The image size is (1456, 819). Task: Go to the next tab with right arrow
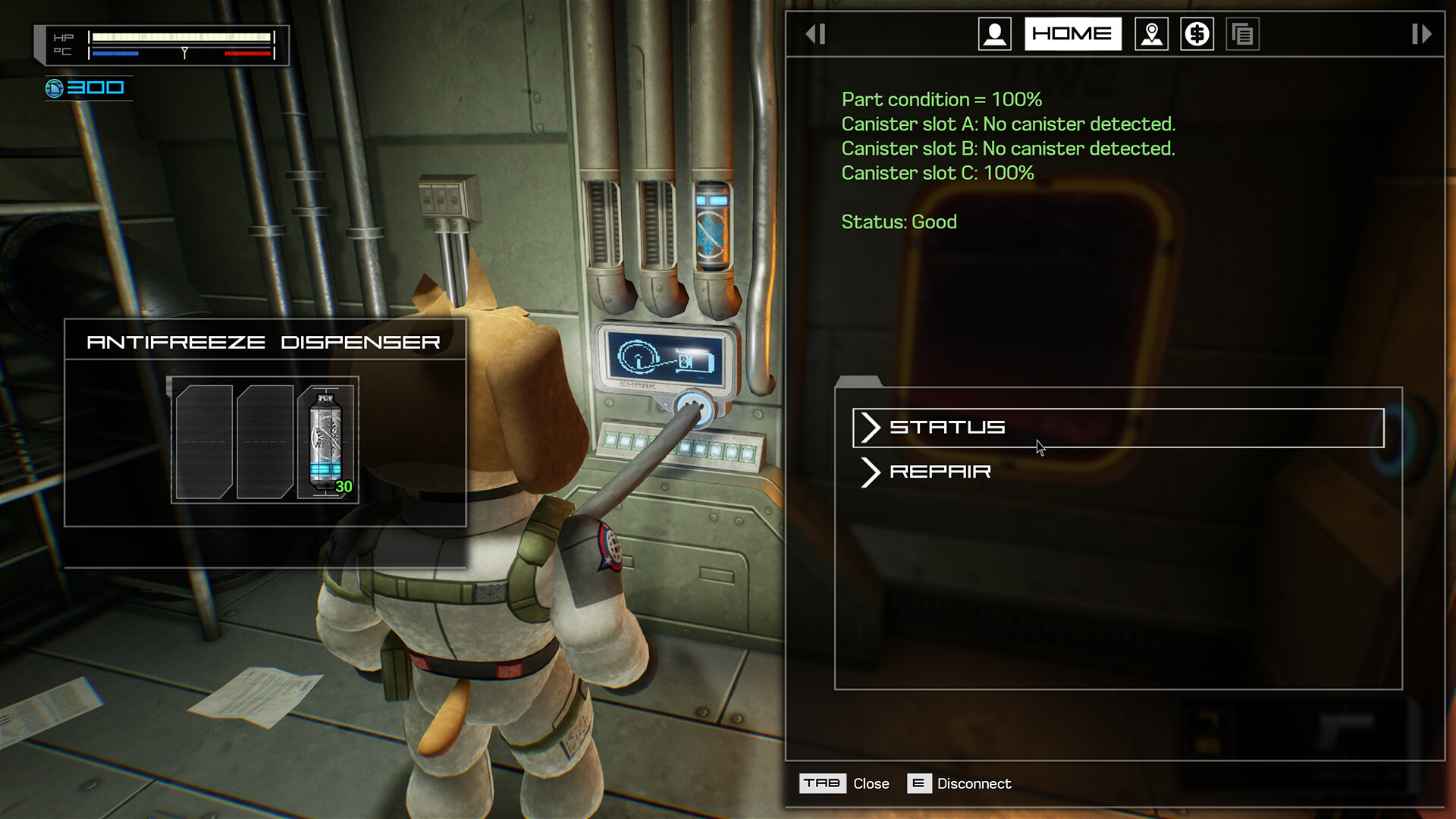(x=1421, y=34)
